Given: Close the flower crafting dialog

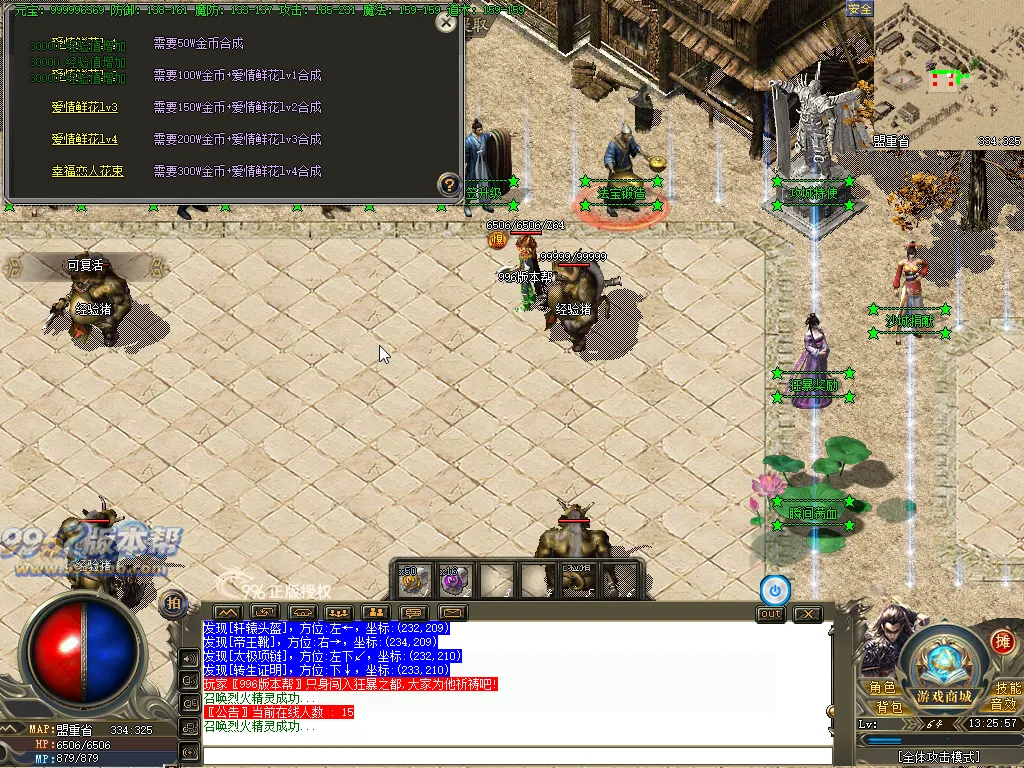Looking at the screenshot, I should tap(446, 23).
